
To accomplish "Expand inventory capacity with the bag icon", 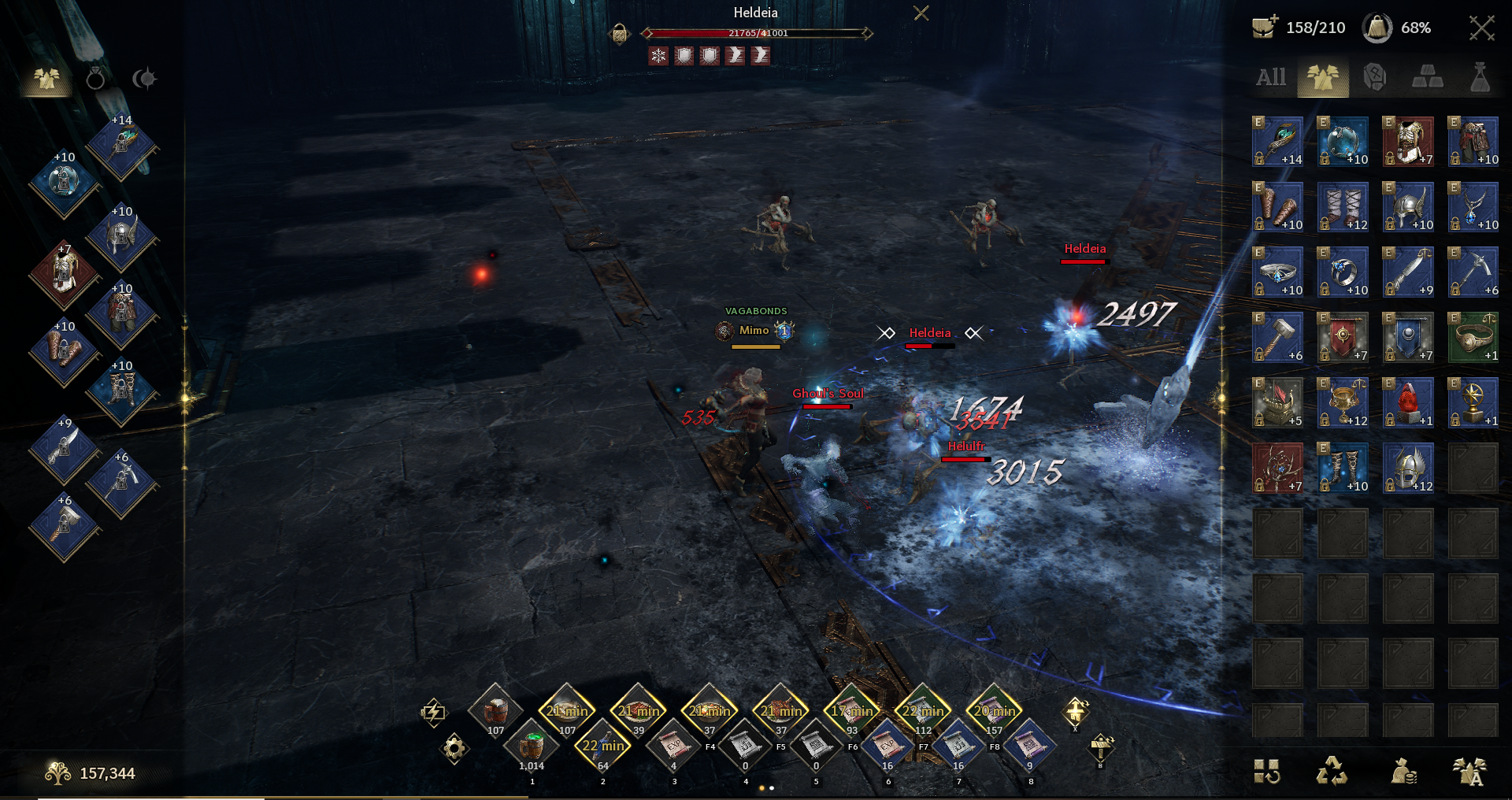I will point(1265,28).
